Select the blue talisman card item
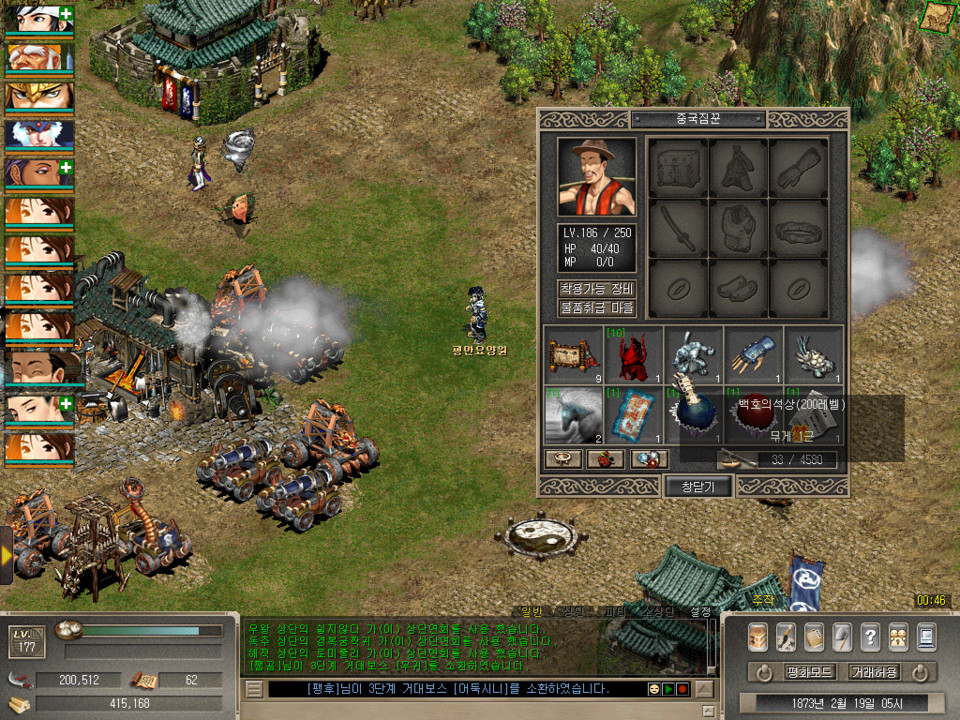960x720 pixels. point(633,414)
